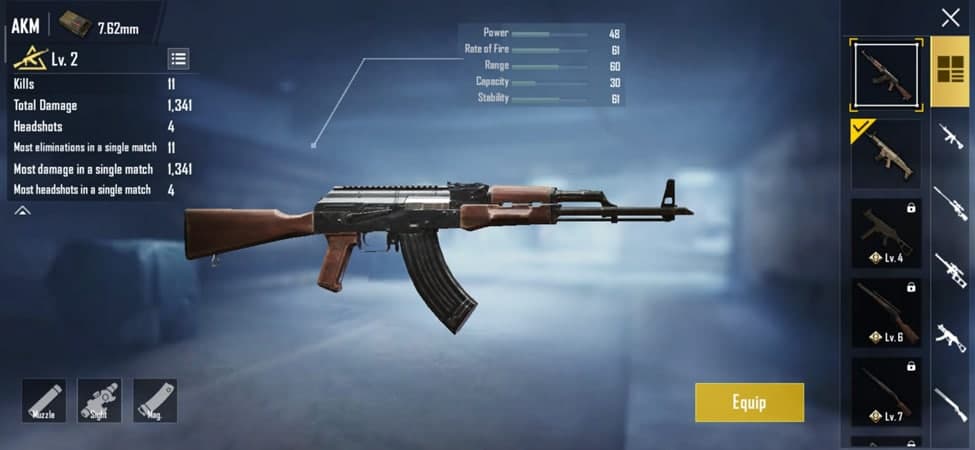This screenshot has width=975, height=450.
Task: Equip the AKM with the yellow button
Action: point(749,402)
